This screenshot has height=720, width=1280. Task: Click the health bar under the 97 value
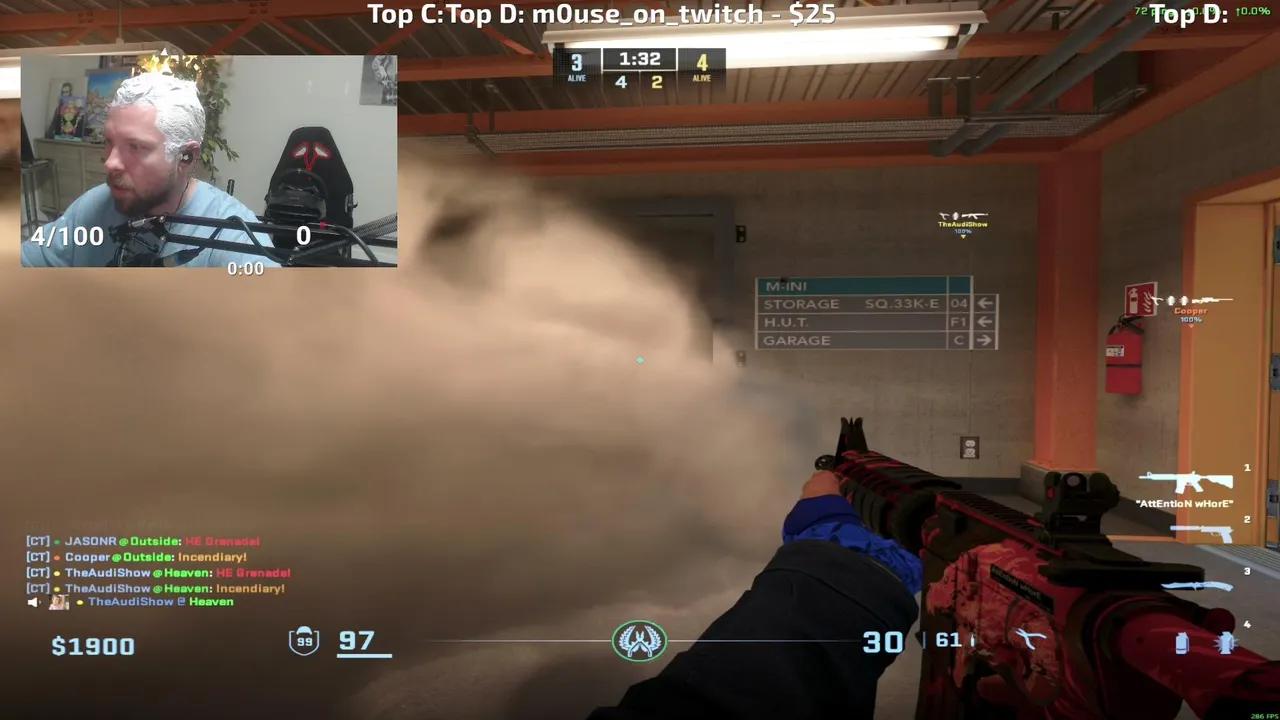coord(364,655)
